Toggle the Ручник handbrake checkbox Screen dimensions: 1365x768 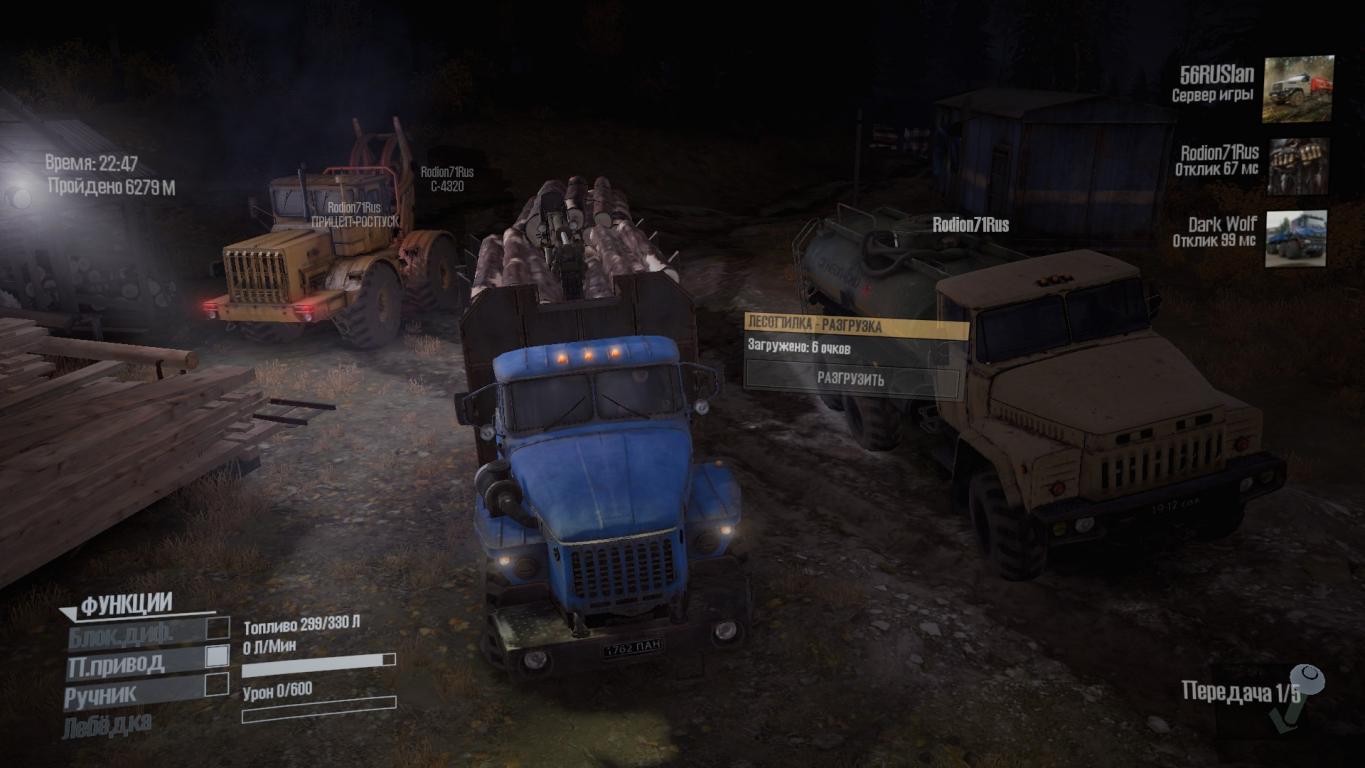point(217,685)
